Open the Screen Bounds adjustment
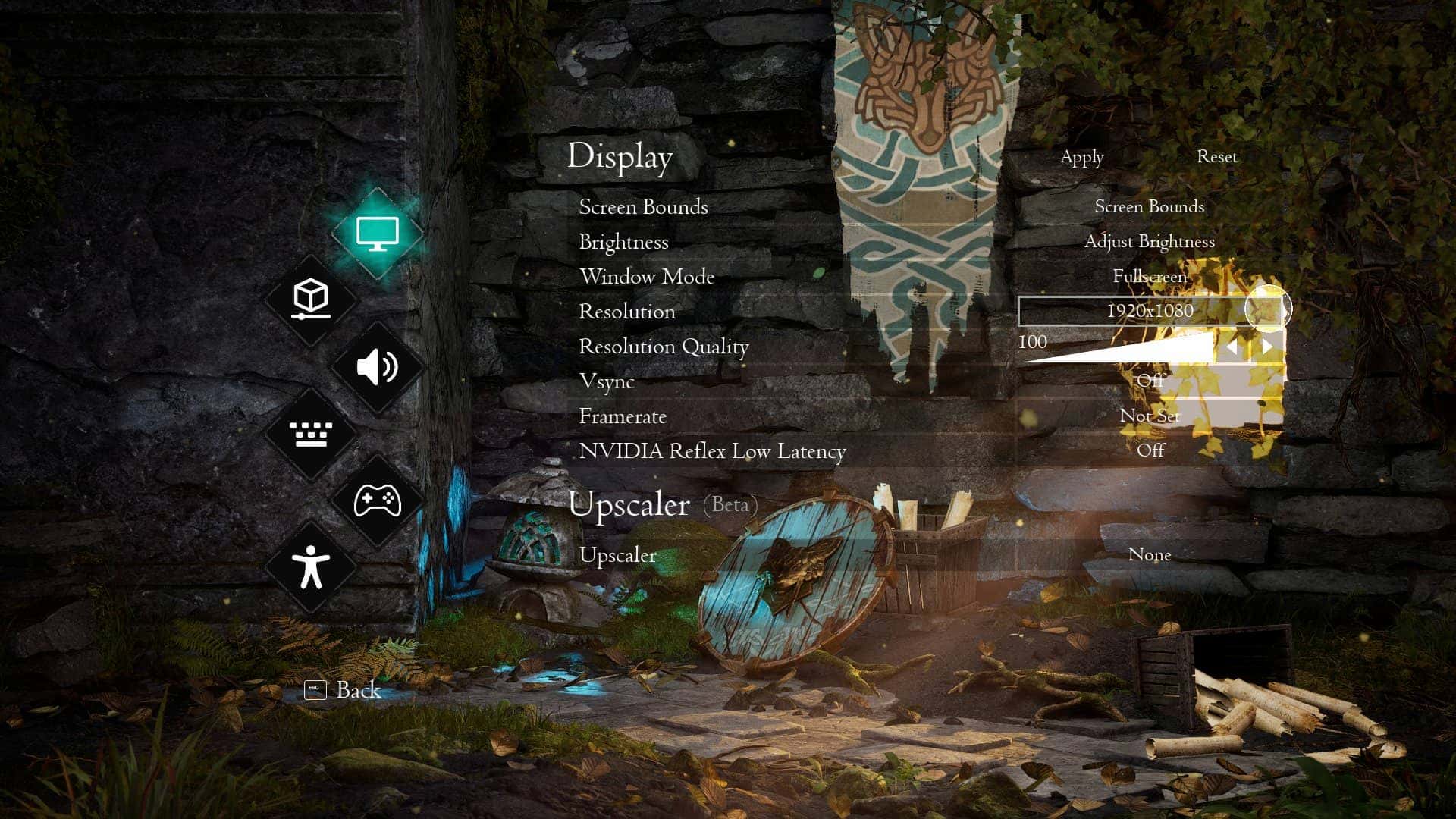Image resolution: width=1456 pixels, height=819 pixels. click(x=1149, y=207)
